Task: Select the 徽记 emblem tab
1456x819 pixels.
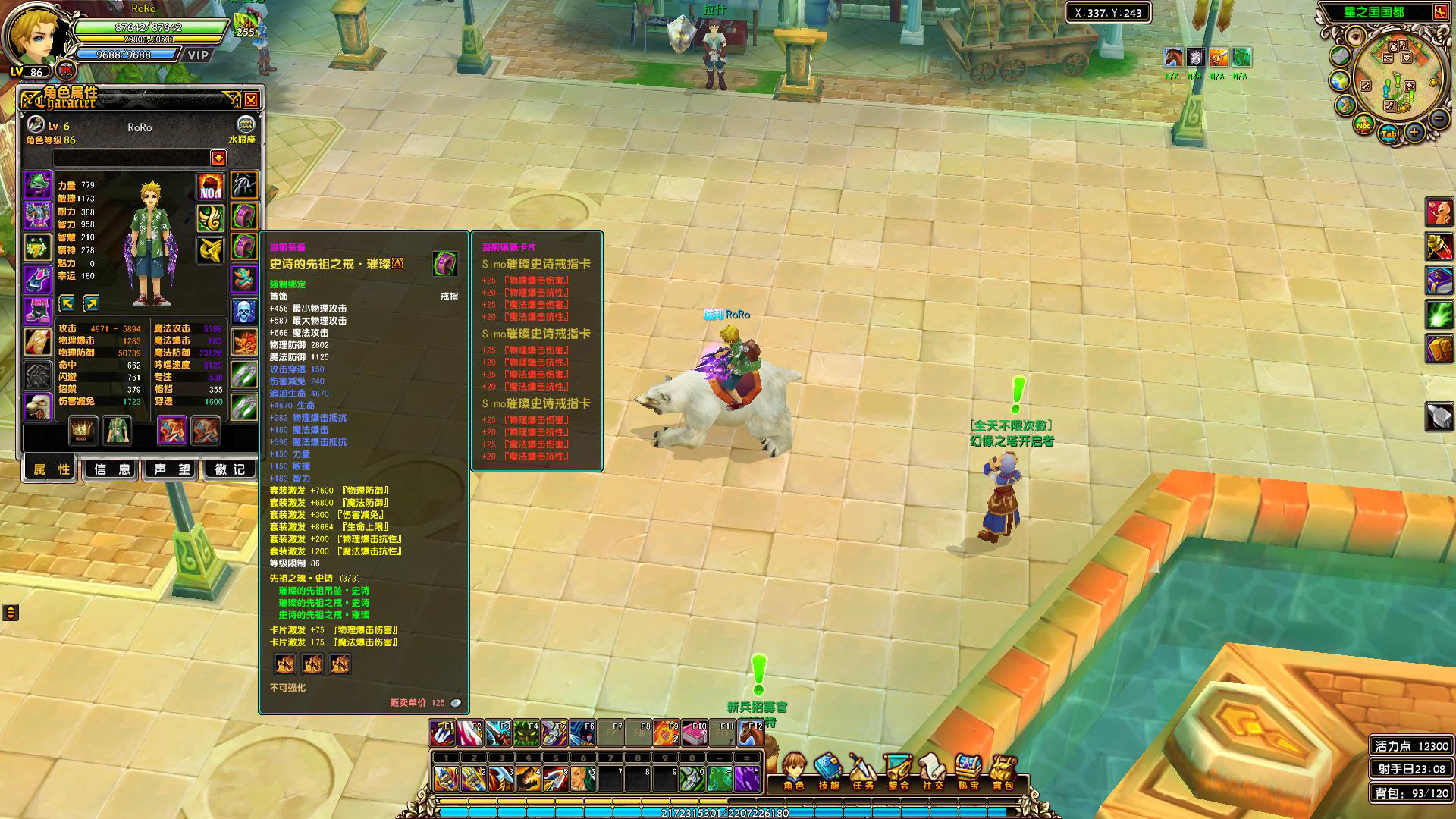Action: point(230,469)
